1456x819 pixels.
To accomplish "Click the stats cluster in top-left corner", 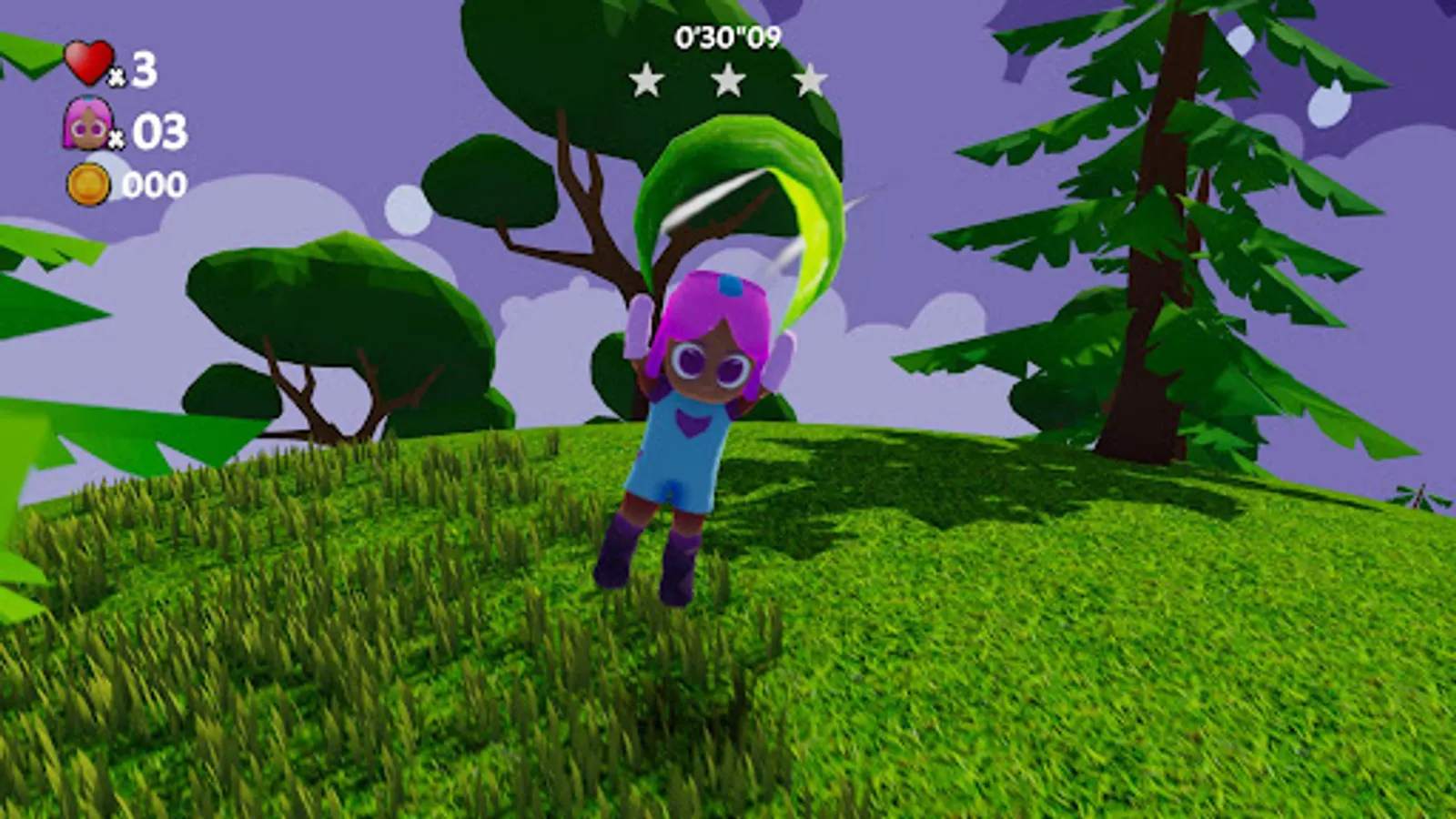I will pyautogui.click(x=114, y=123).
